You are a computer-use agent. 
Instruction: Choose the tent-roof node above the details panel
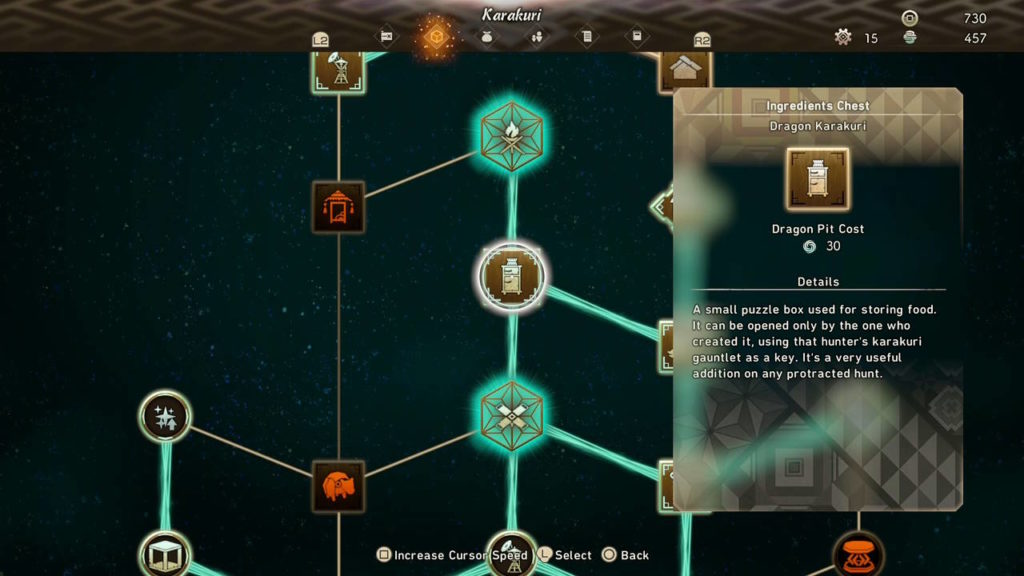pos(685,70)
